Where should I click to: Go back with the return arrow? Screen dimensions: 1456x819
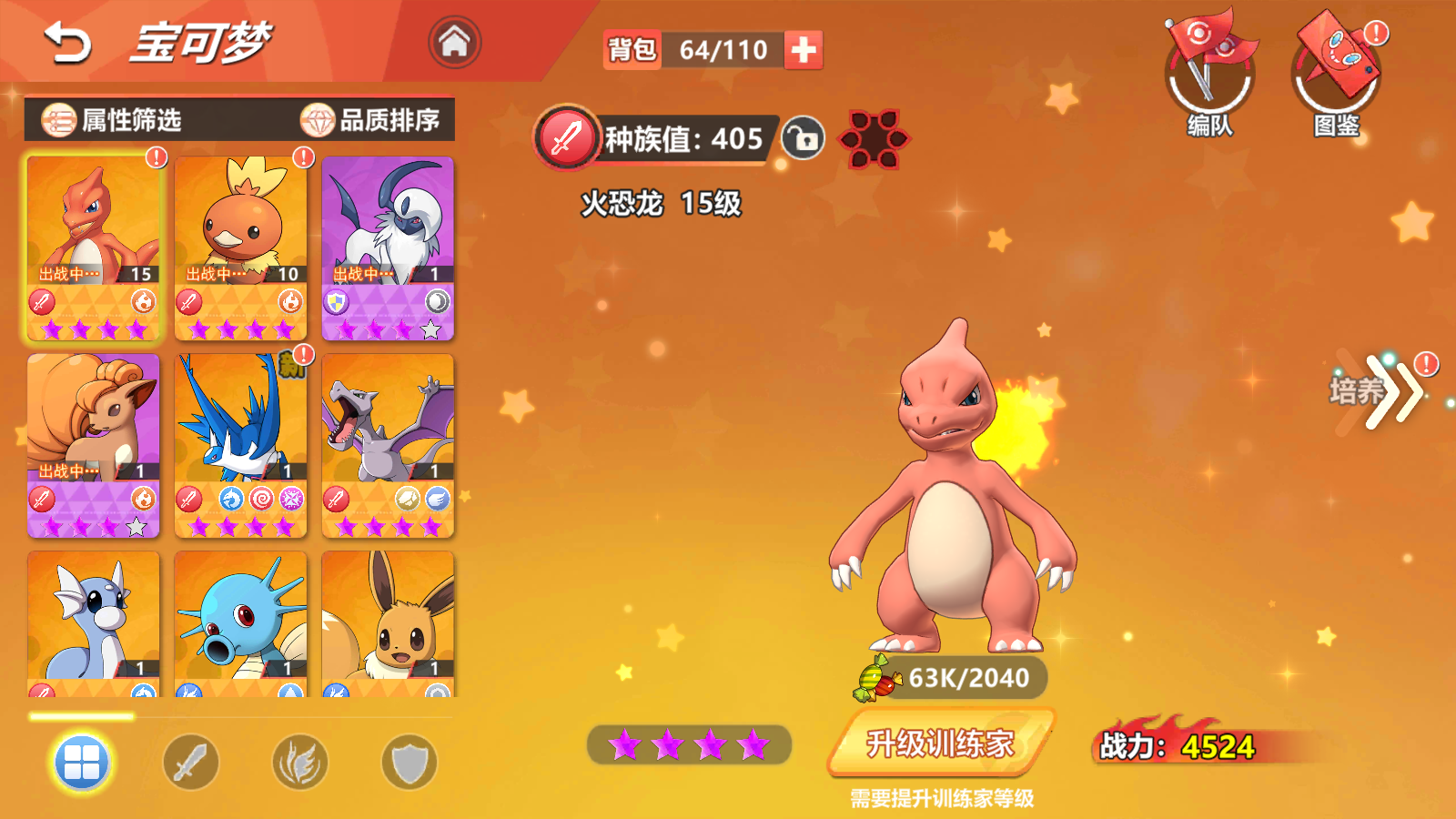tap(68, 44)
